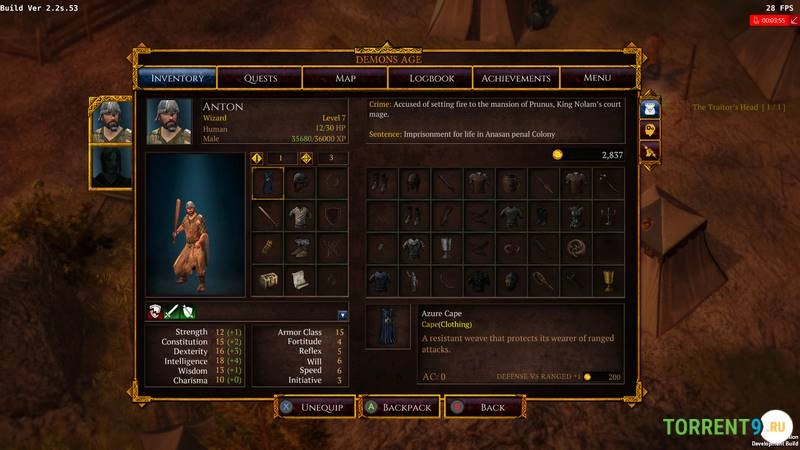Show the Logbook tab
The image size is (800, 450).
[x=431, y=78]
